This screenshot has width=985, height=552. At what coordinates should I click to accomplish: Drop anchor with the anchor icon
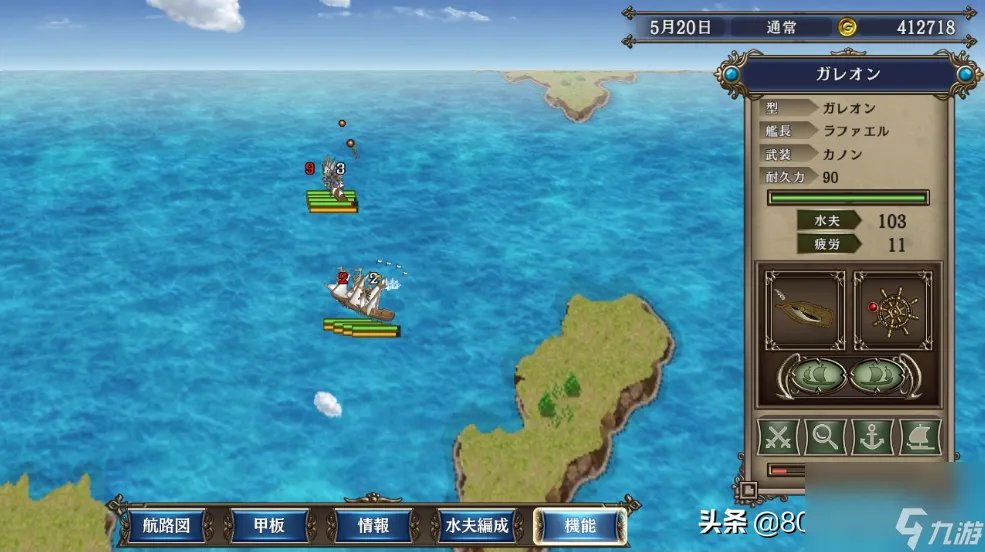point(872,437)
